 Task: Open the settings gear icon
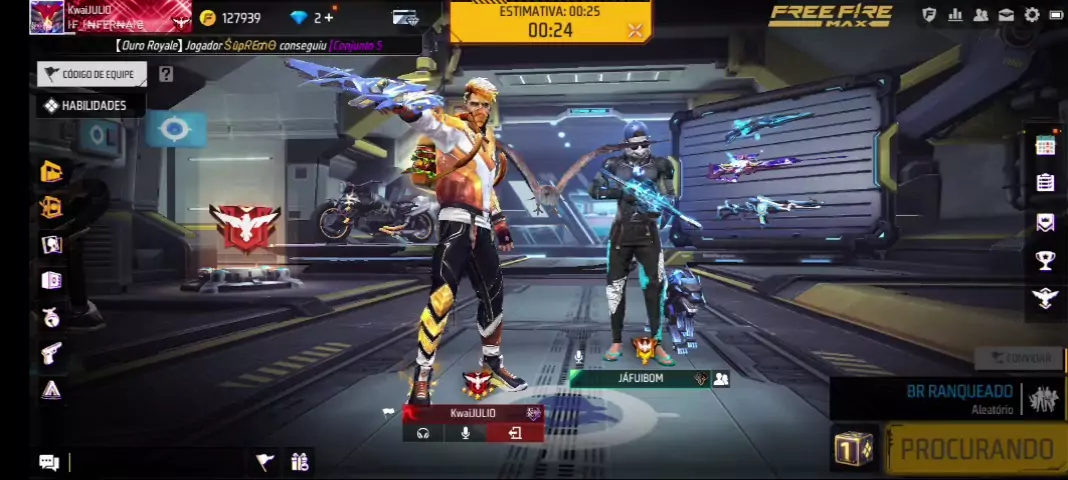point(1032,15)
